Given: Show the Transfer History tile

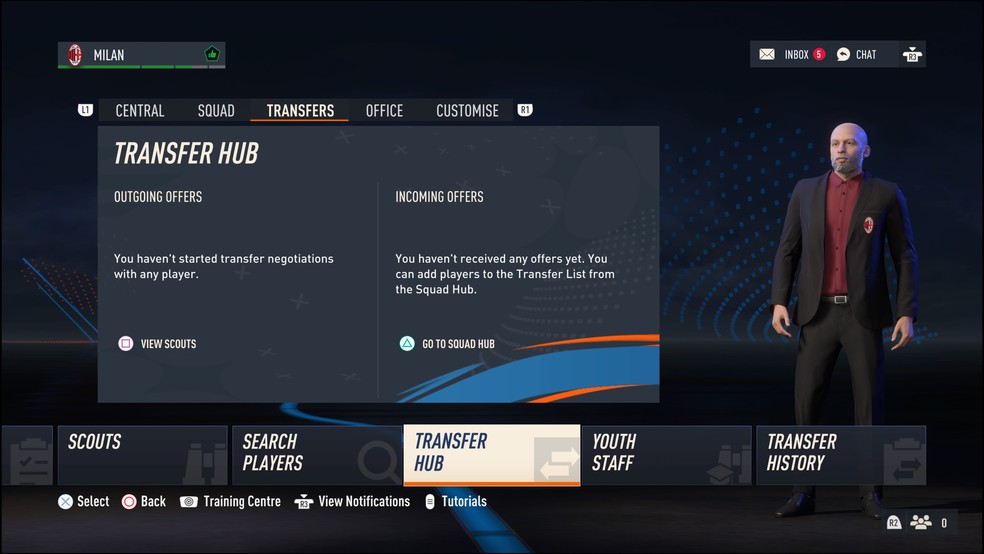Looking at the screenshot, I should 840,455.
